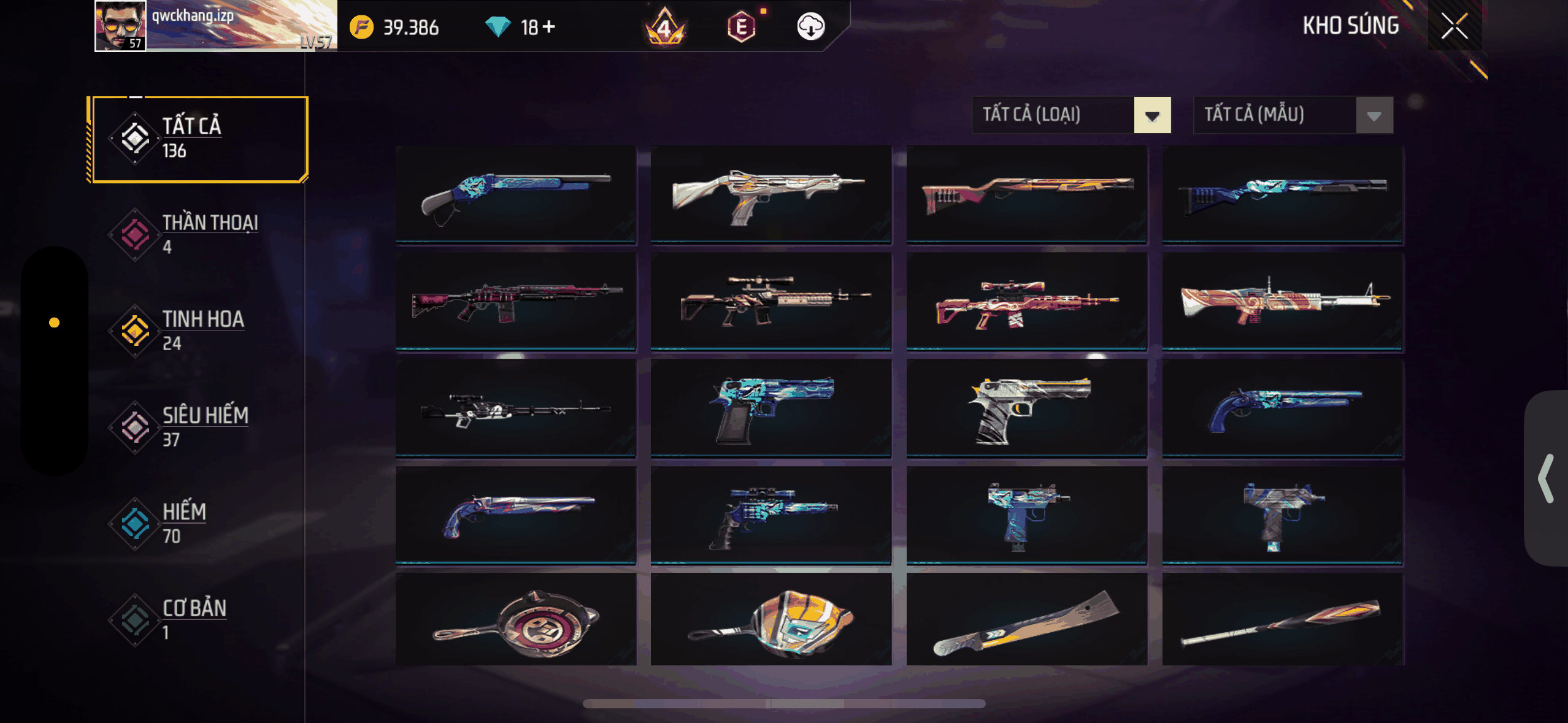Switch to the Hiếm rarity tab
This screenshot has width=1568, height=723.
pos(198,523)
